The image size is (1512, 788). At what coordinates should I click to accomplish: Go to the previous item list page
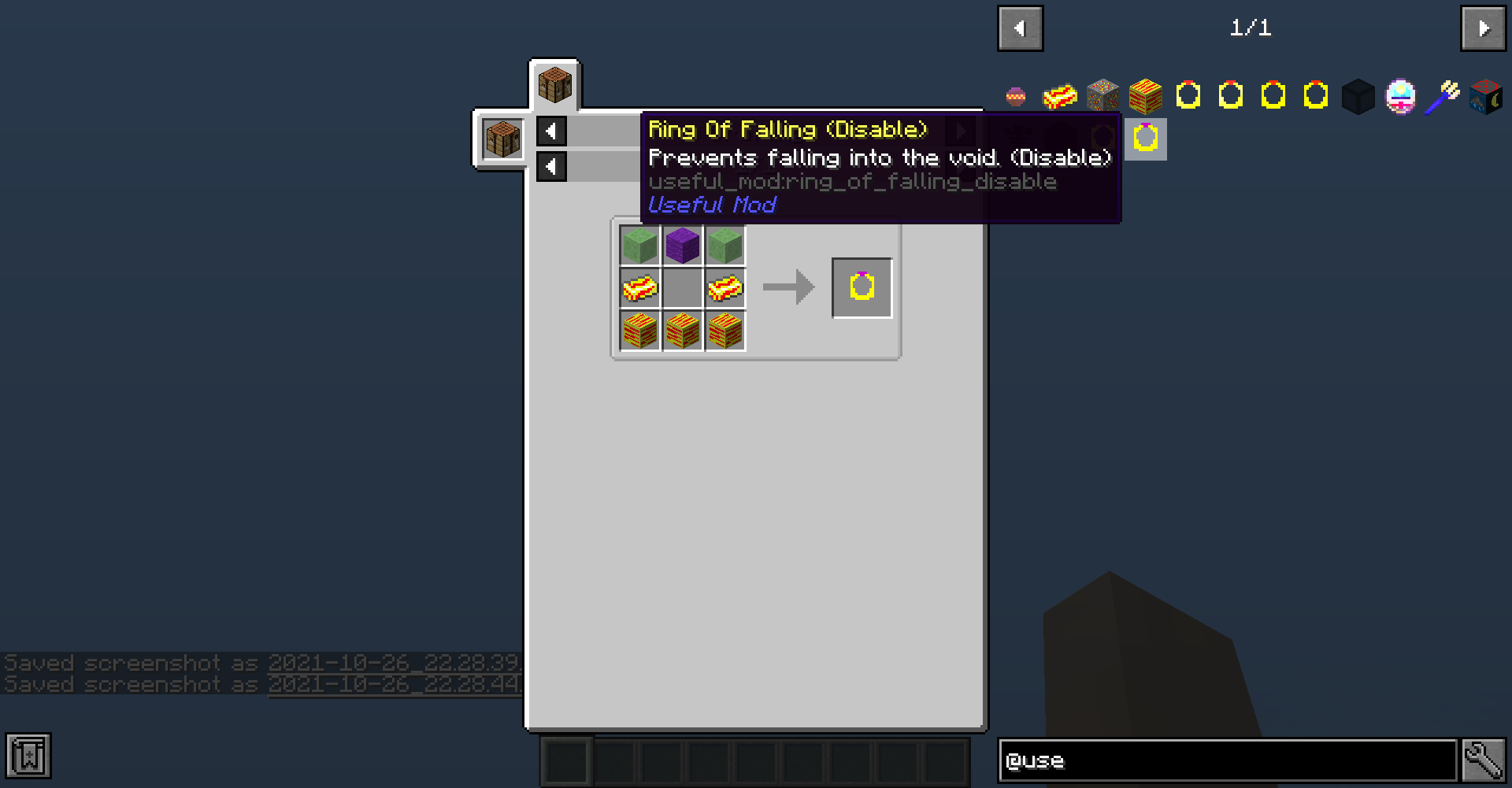coord(1020,28)
